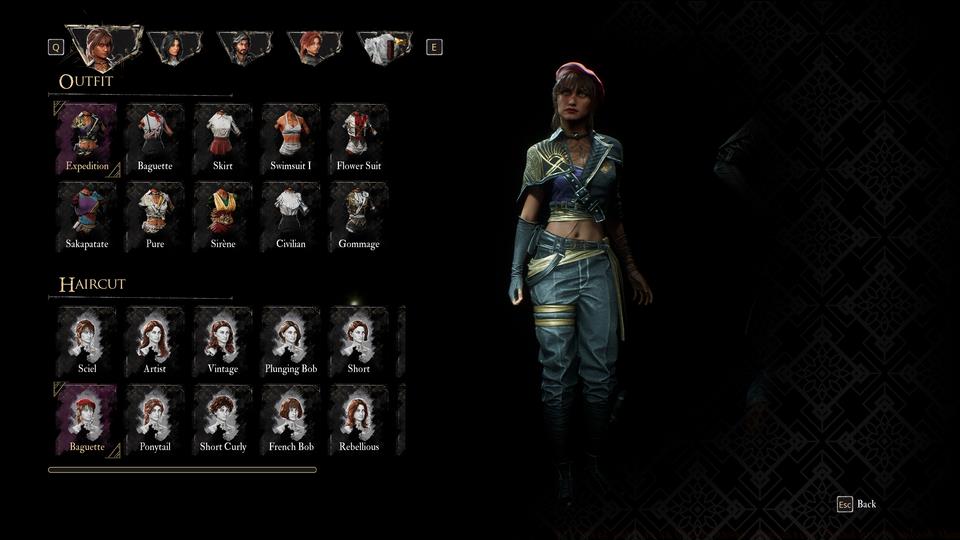
Task: Equip the Swimsuit I outfit
Action: (291, 138)
